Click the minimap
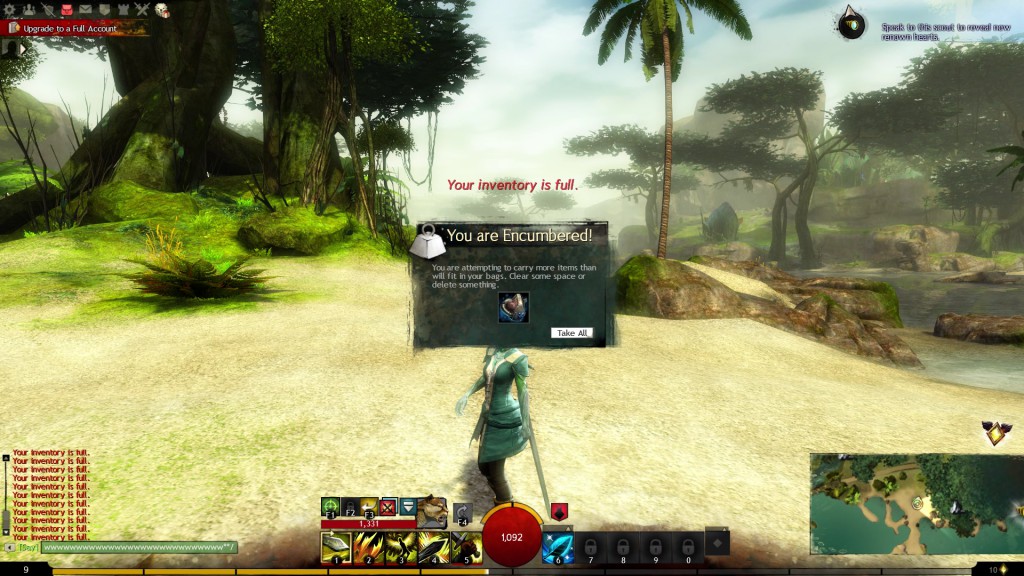 (x=915, y=504)
